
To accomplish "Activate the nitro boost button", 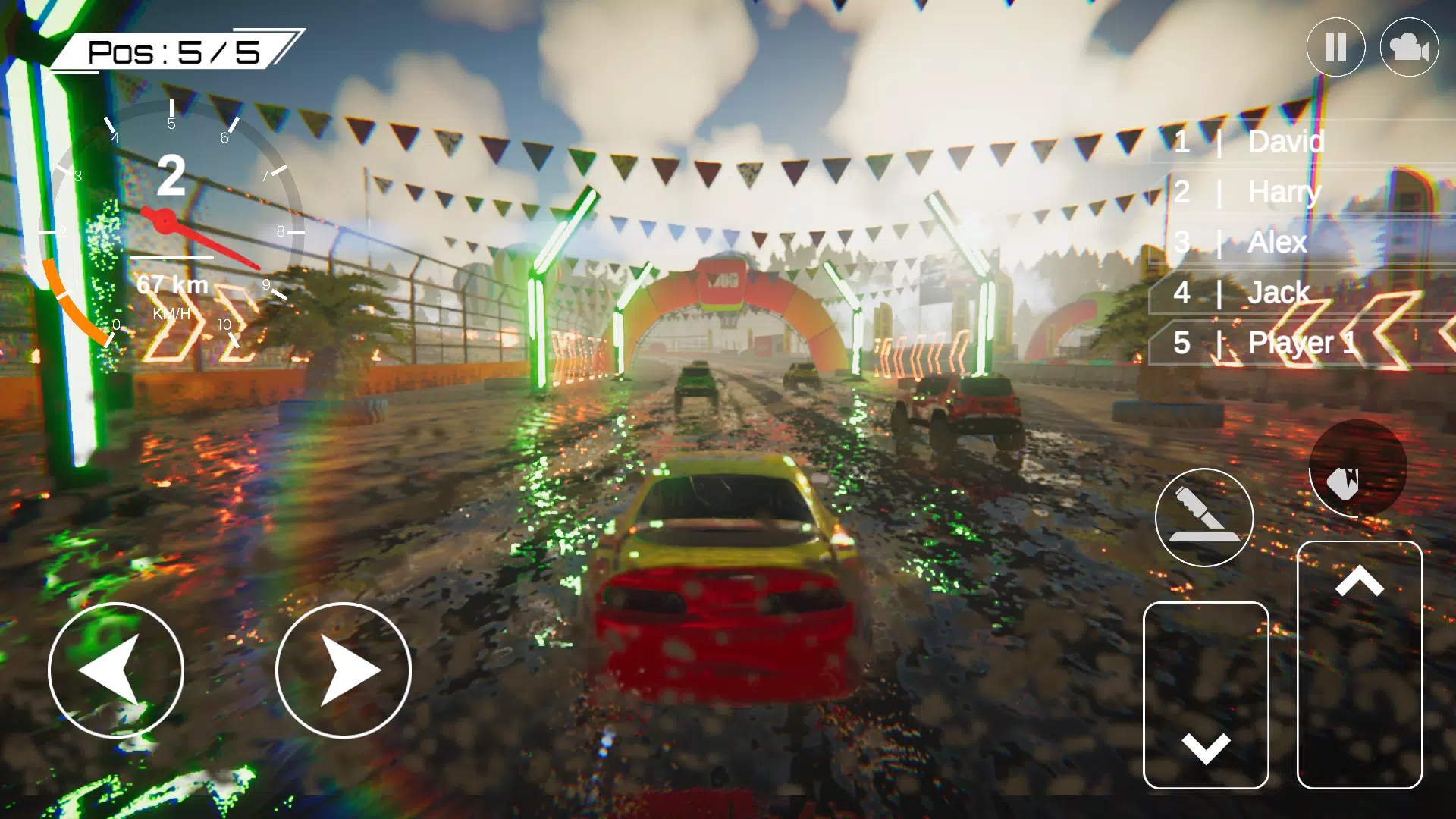I will pos(1357,468).
